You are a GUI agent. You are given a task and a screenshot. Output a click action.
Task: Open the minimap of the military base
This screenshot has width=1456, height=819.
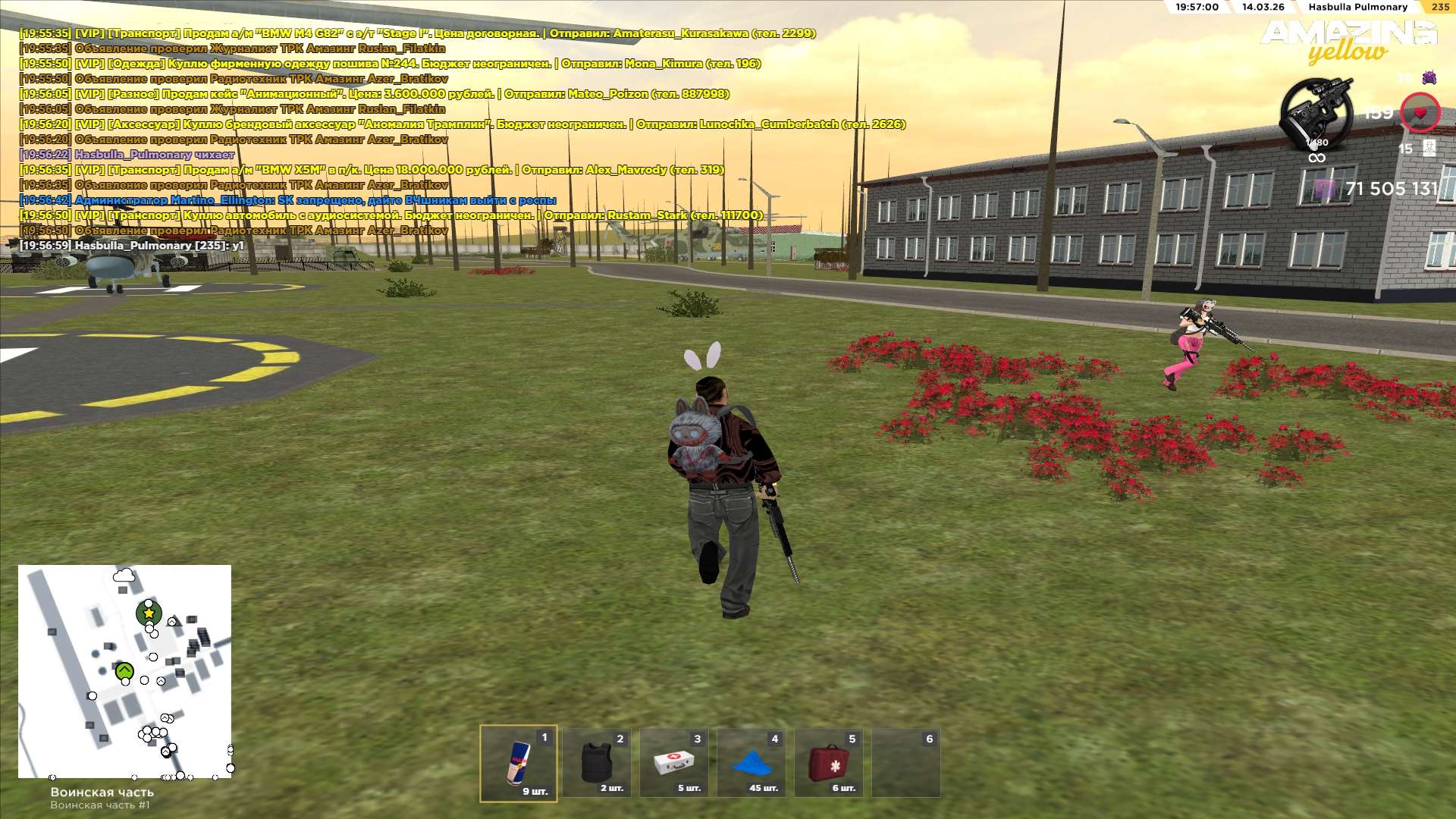124,671
